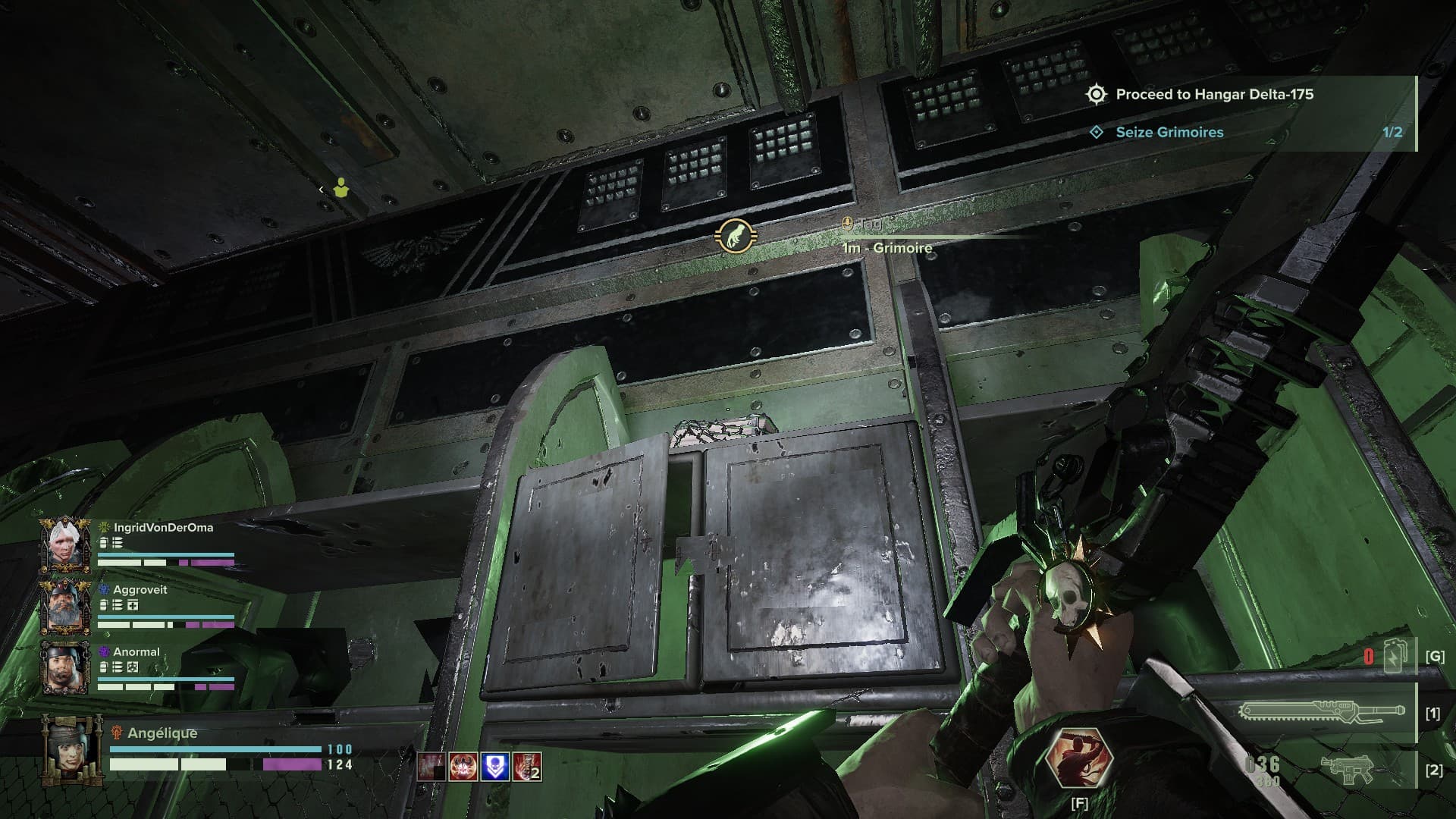Viewport: 1456px width, 819px height.
Task: Click Angélique's own character portrait
Action: coord(71,749)
